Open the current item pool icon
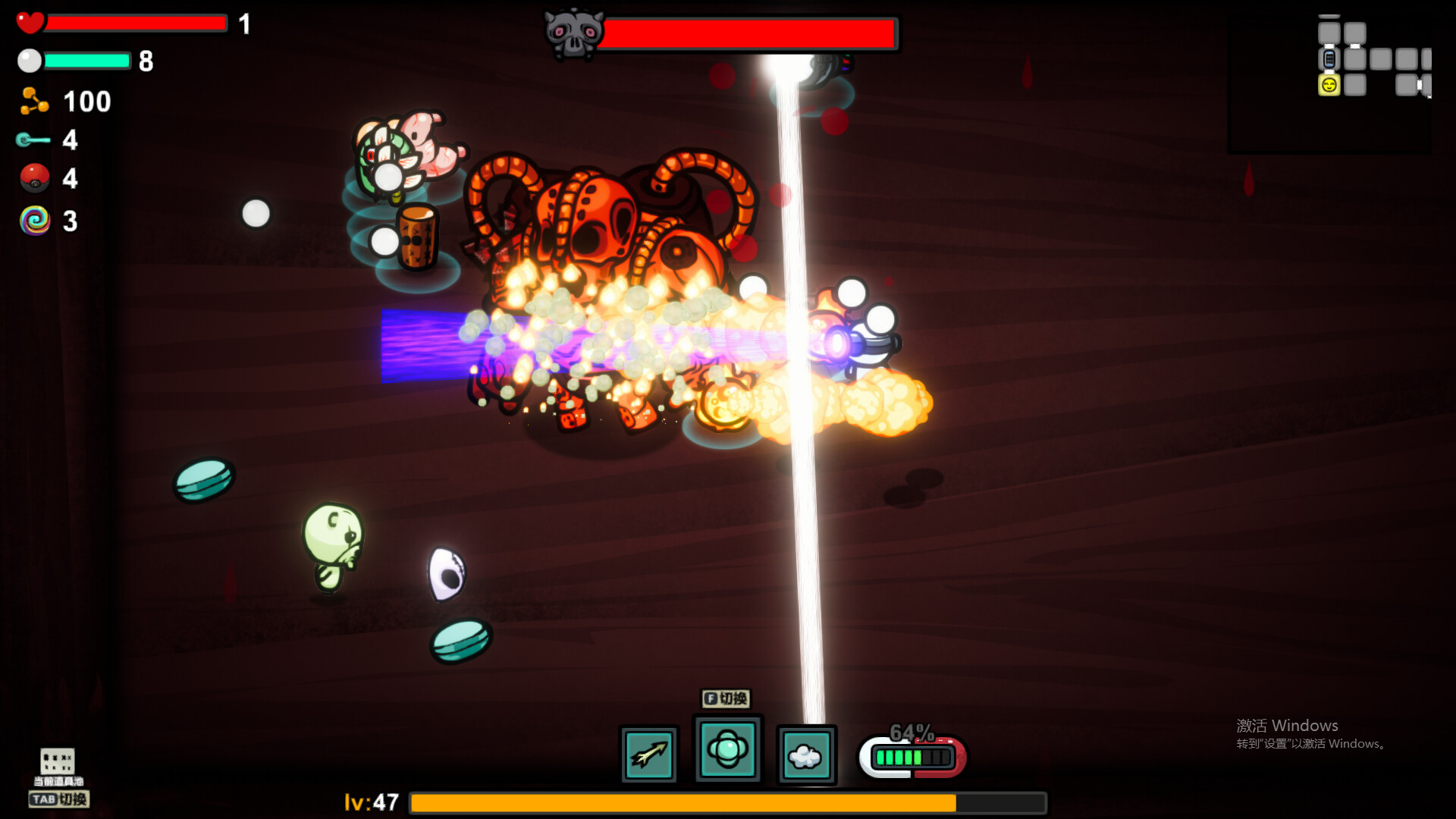Screen dimensions: 1456x819 point(58,761)
